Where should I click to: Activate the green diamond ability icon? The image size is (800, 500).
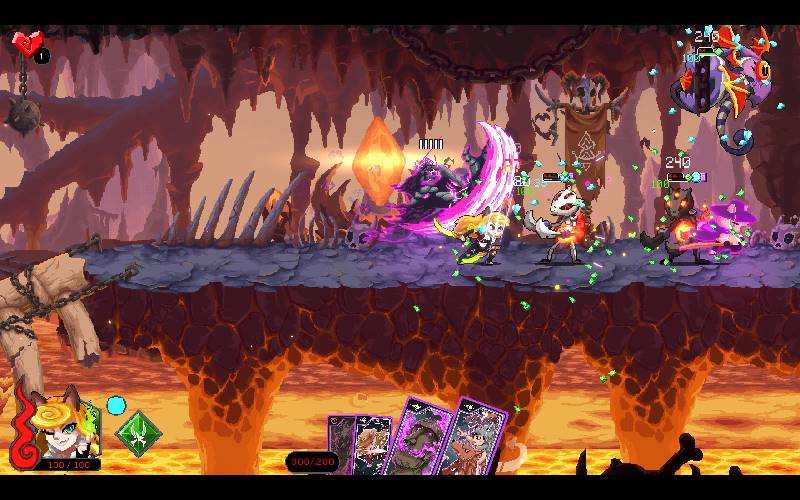(138, 434)
